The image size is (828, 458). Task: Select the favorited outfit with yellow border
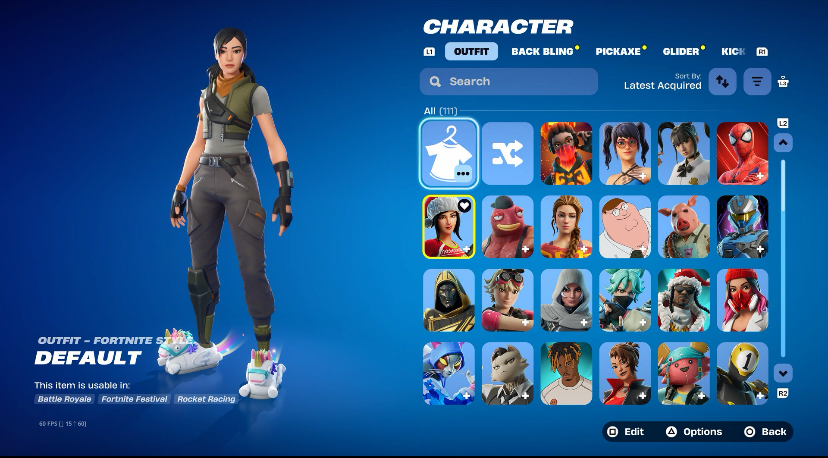click(x=449, y=227)
